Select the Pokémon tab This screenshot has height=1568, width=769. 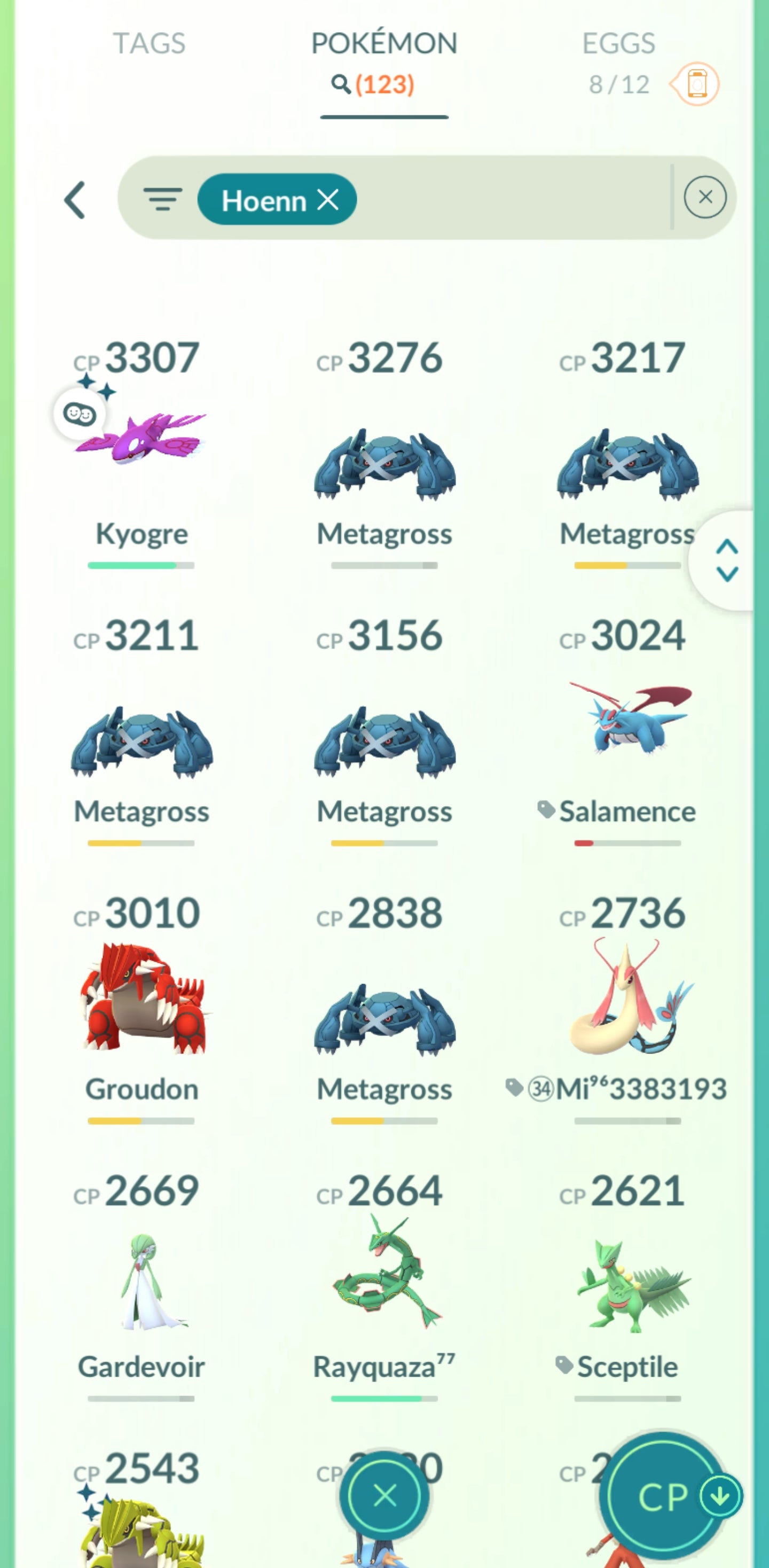[x=384, y=44]
